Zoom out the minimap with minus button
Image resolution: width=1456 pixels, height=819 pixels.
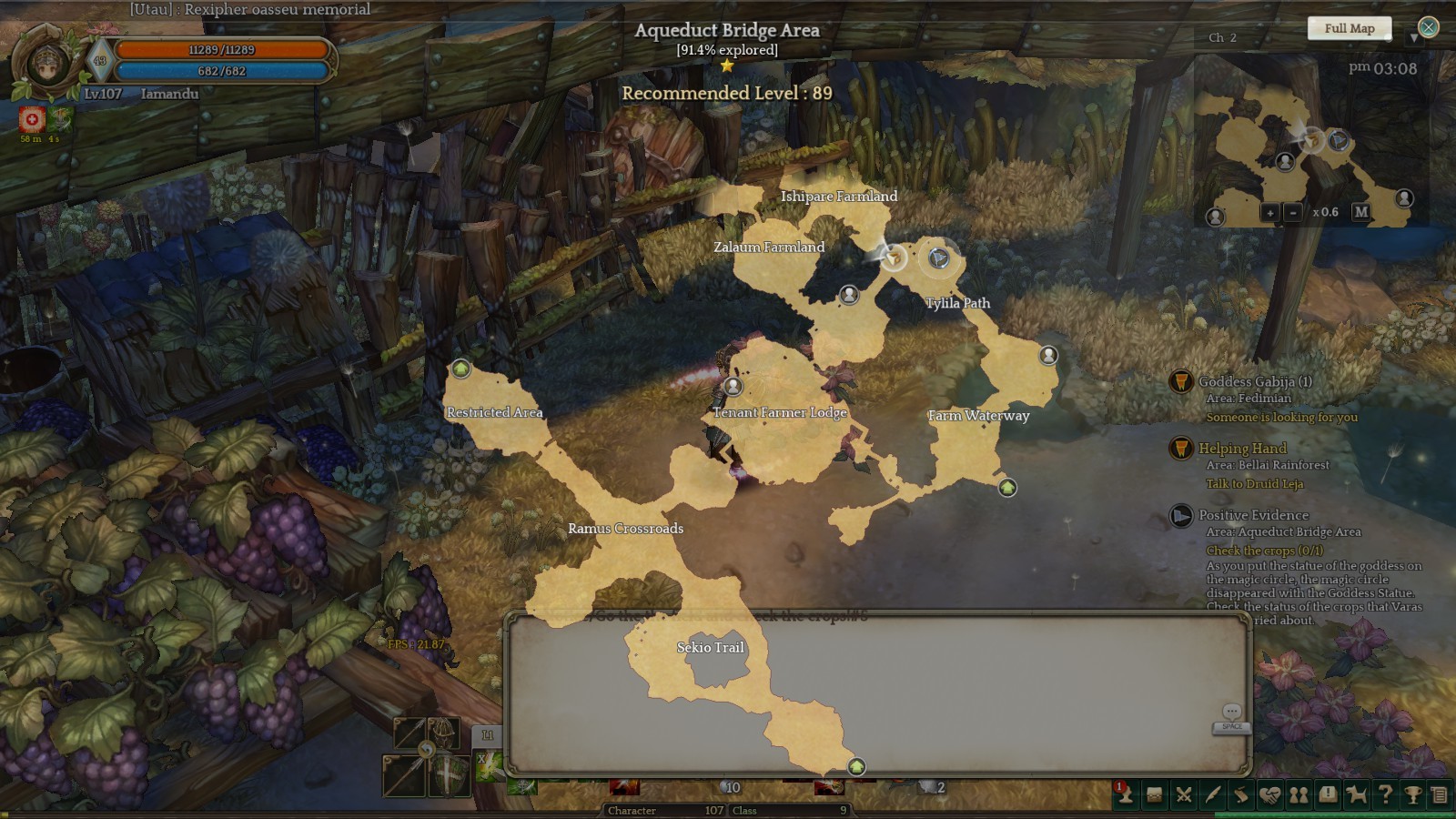point(1292,212)
